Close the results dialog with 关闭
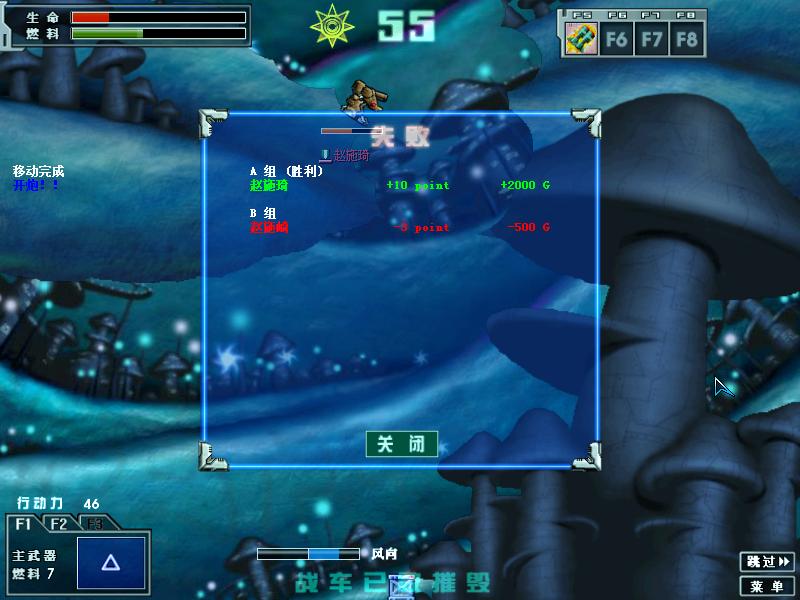800x600 pixels. [402, 444]
